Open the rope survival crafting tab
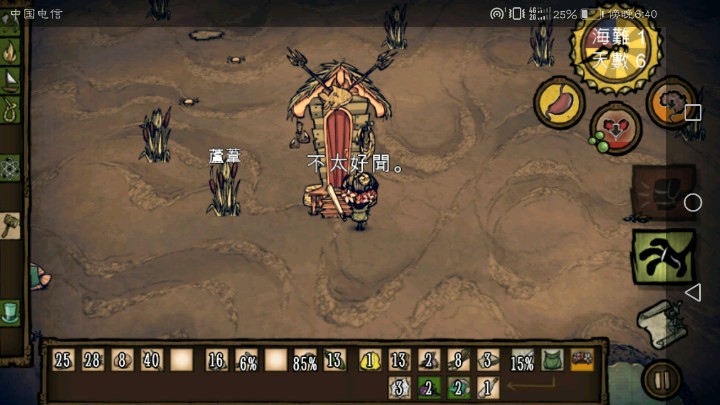Screen dimensions: 720x405 (x=11, y=110)
